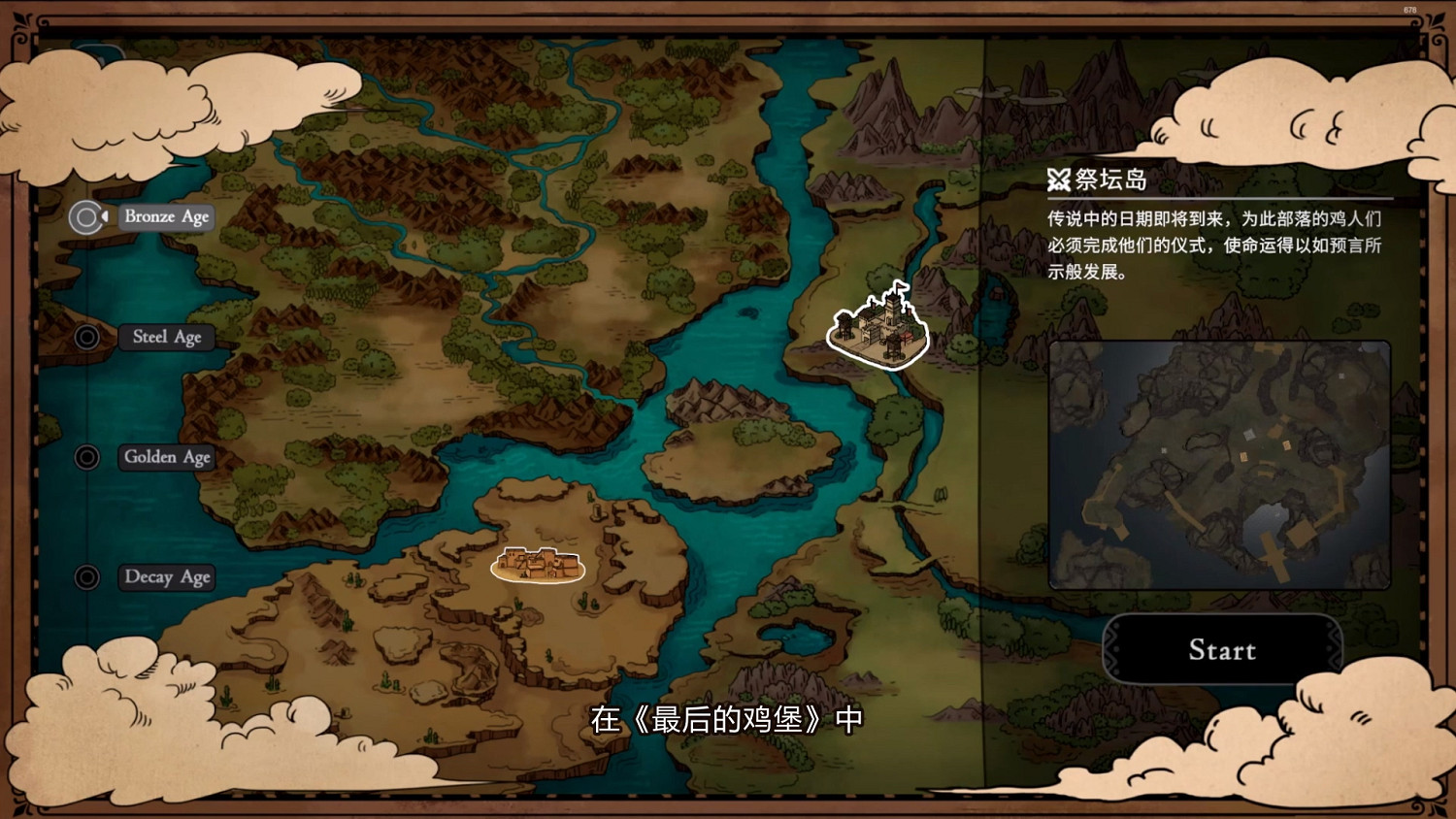Screen dimensions: 1456x819
Task: Choose the Golden Age radio node
Action: click(86, 456)
